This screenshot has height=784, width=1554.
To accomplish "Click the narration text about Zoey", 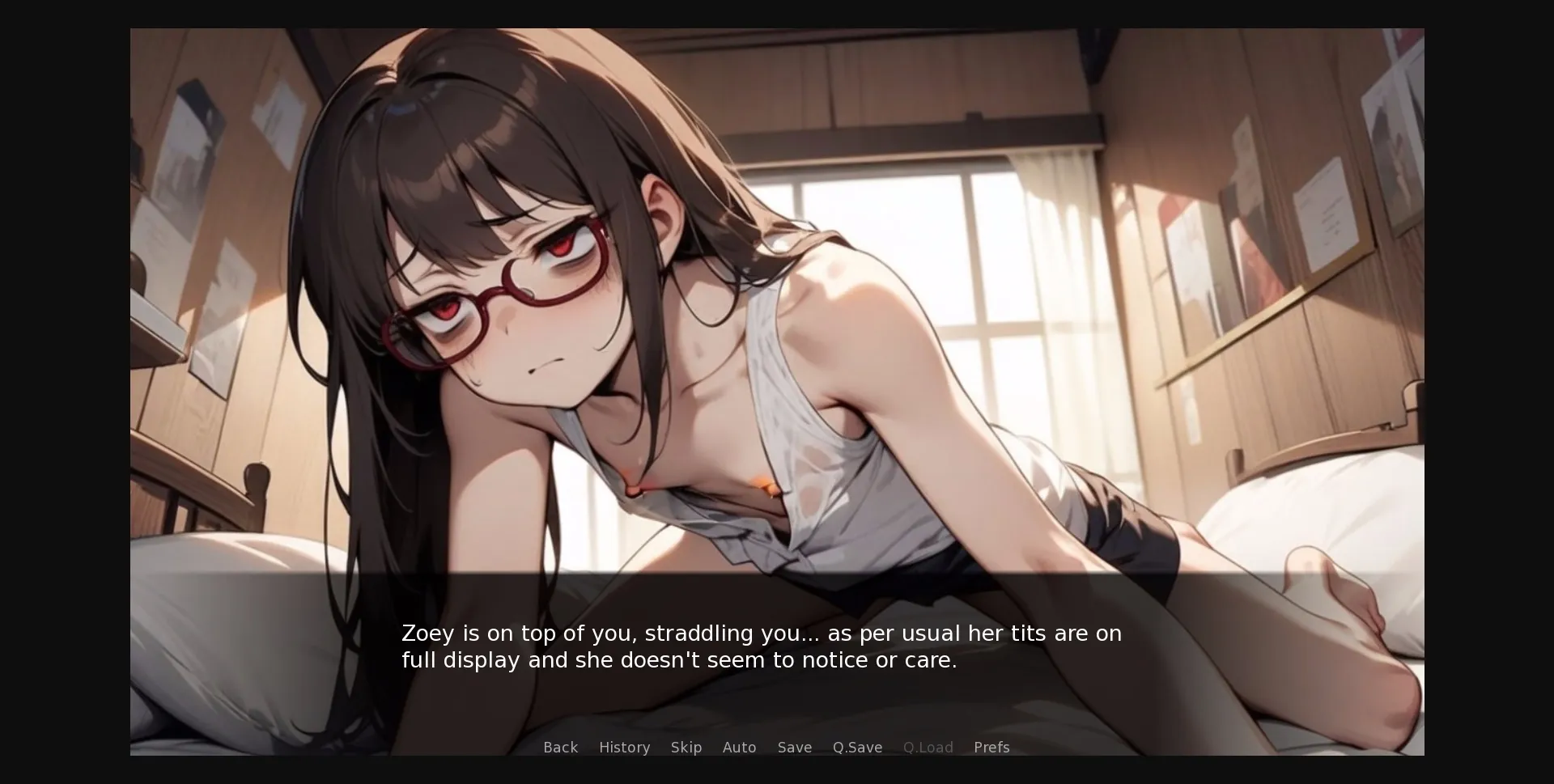I will (761, 646).
